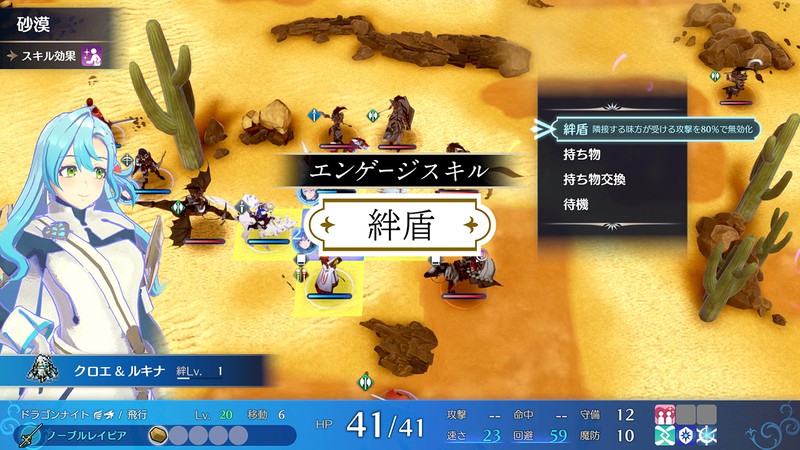This screenshot has height=450, width=800.
Task: Click the glowing light-burst skill icon
Action: point(707,435)
